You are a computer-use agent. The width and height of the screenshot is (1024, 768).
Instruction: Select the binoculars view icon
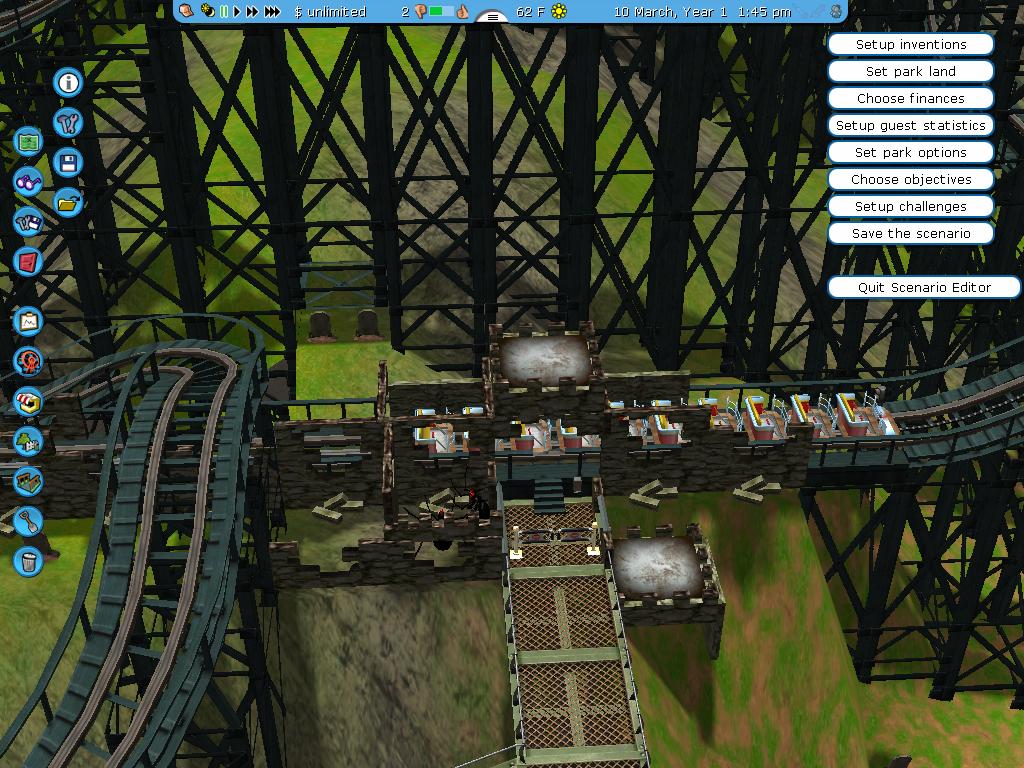point(28,182)
